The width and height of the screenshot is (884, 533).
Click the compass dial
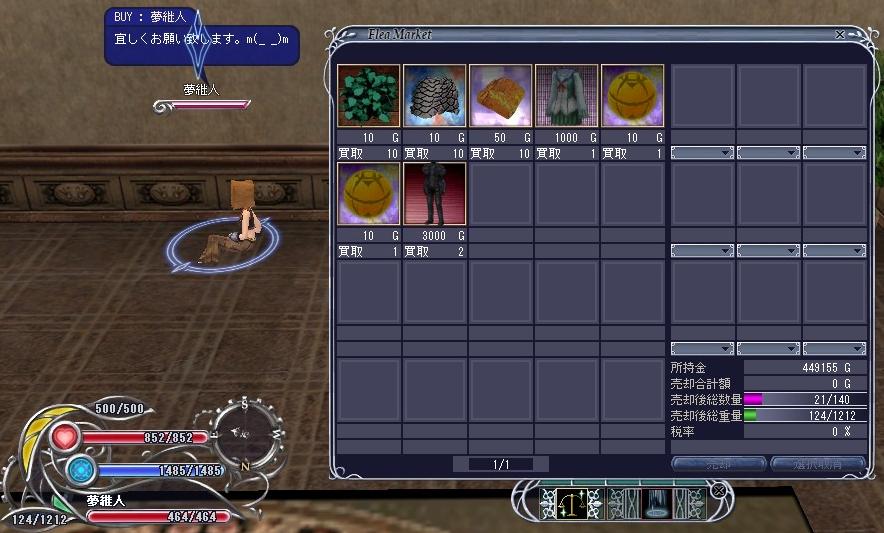click(243, 431)
